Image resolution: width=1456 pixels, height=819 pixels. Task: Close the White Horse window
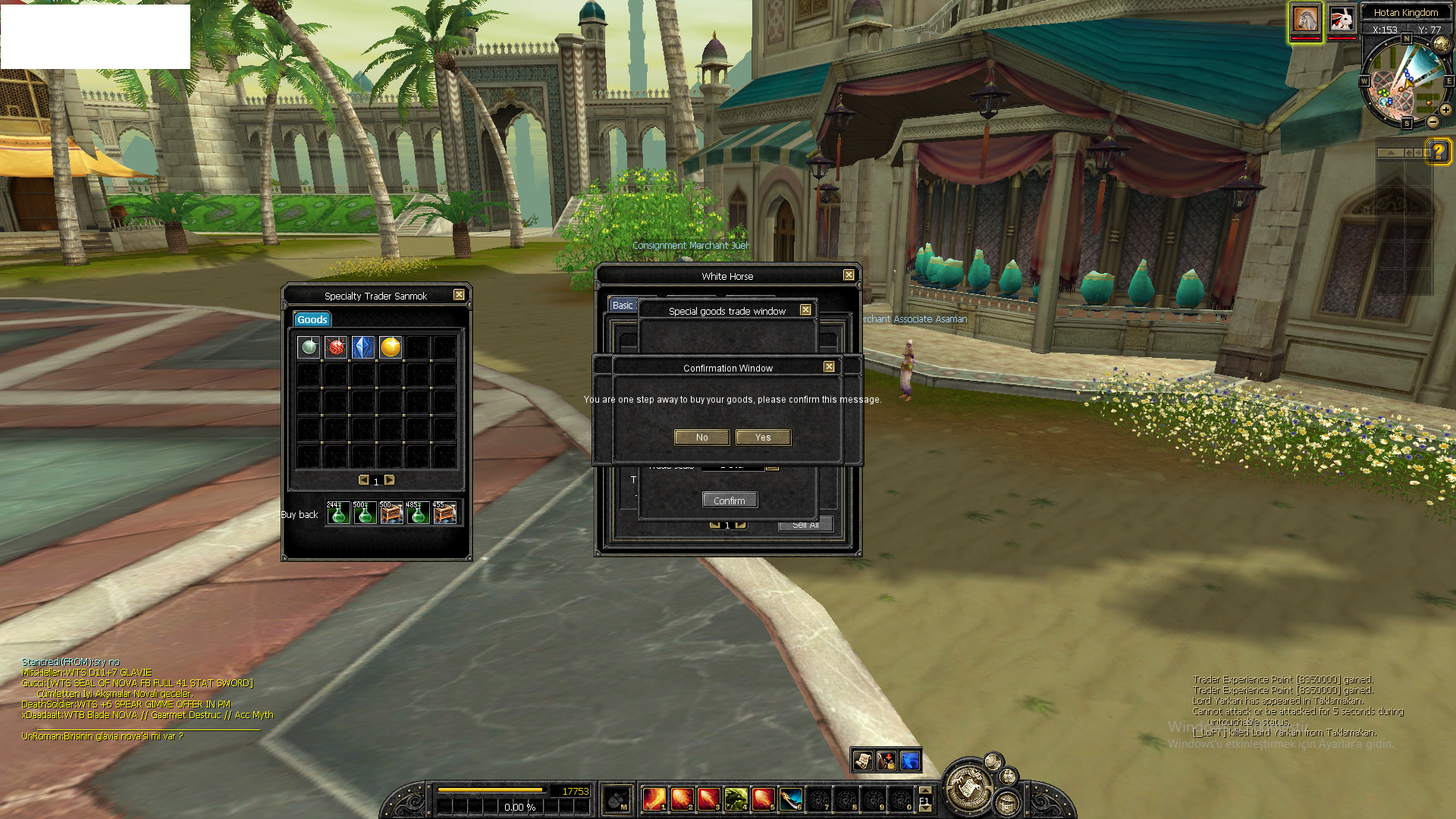tap(849, 275)
